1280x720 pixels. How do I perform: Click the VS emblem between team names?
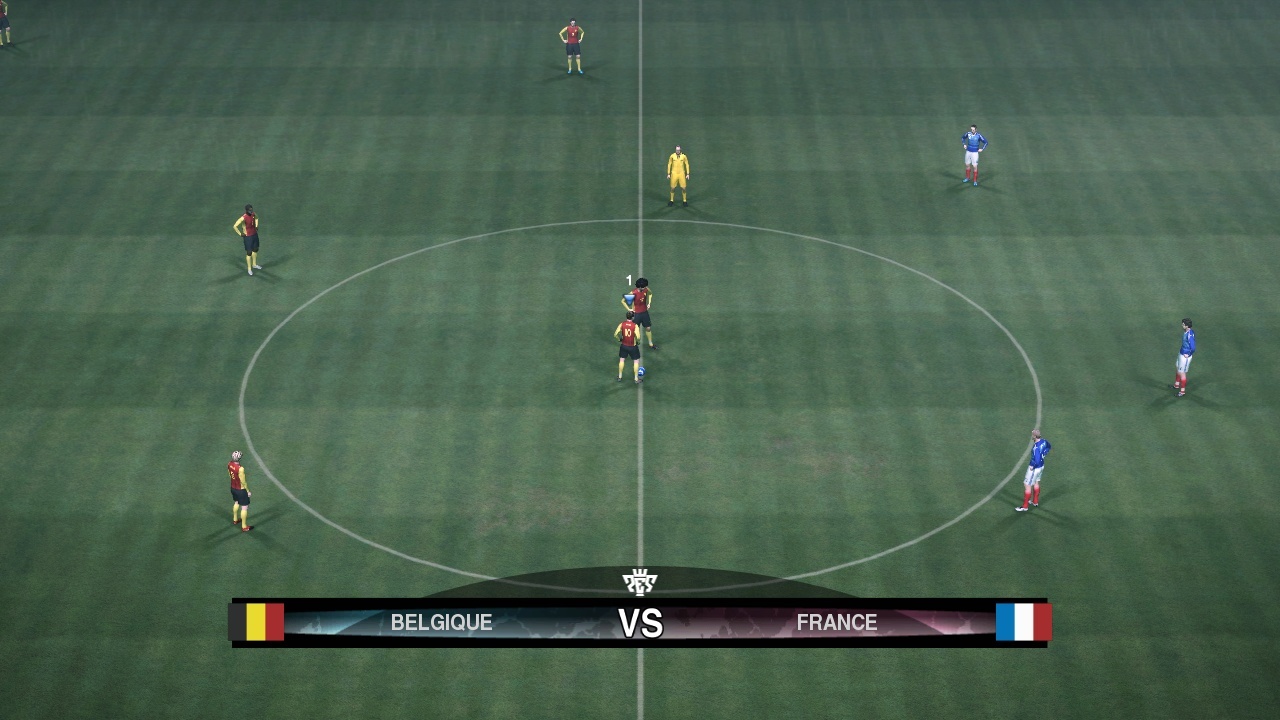tap(640, 622)
